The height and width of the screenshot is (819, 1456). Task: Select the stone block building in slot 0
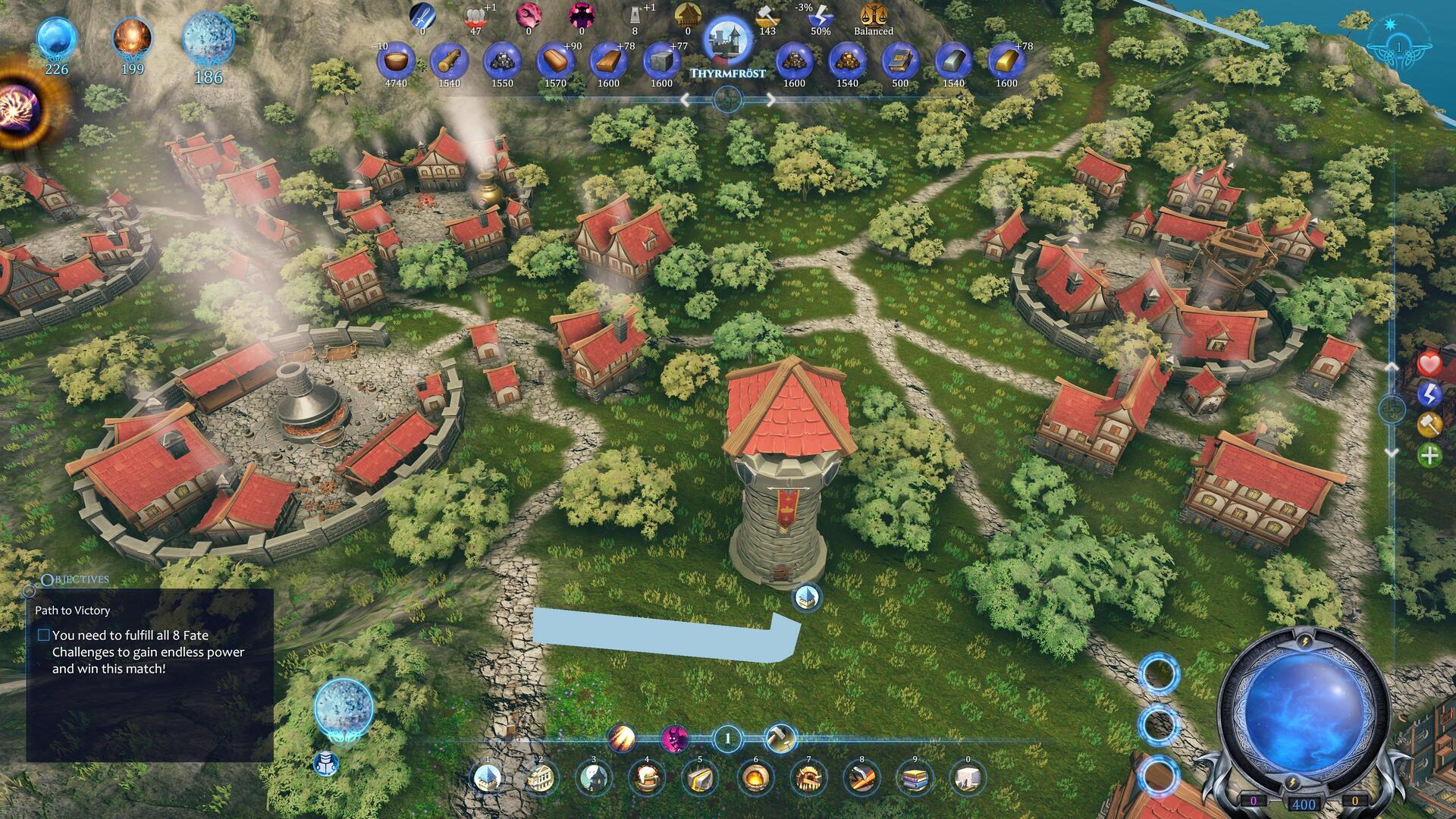tap(968, 777)
